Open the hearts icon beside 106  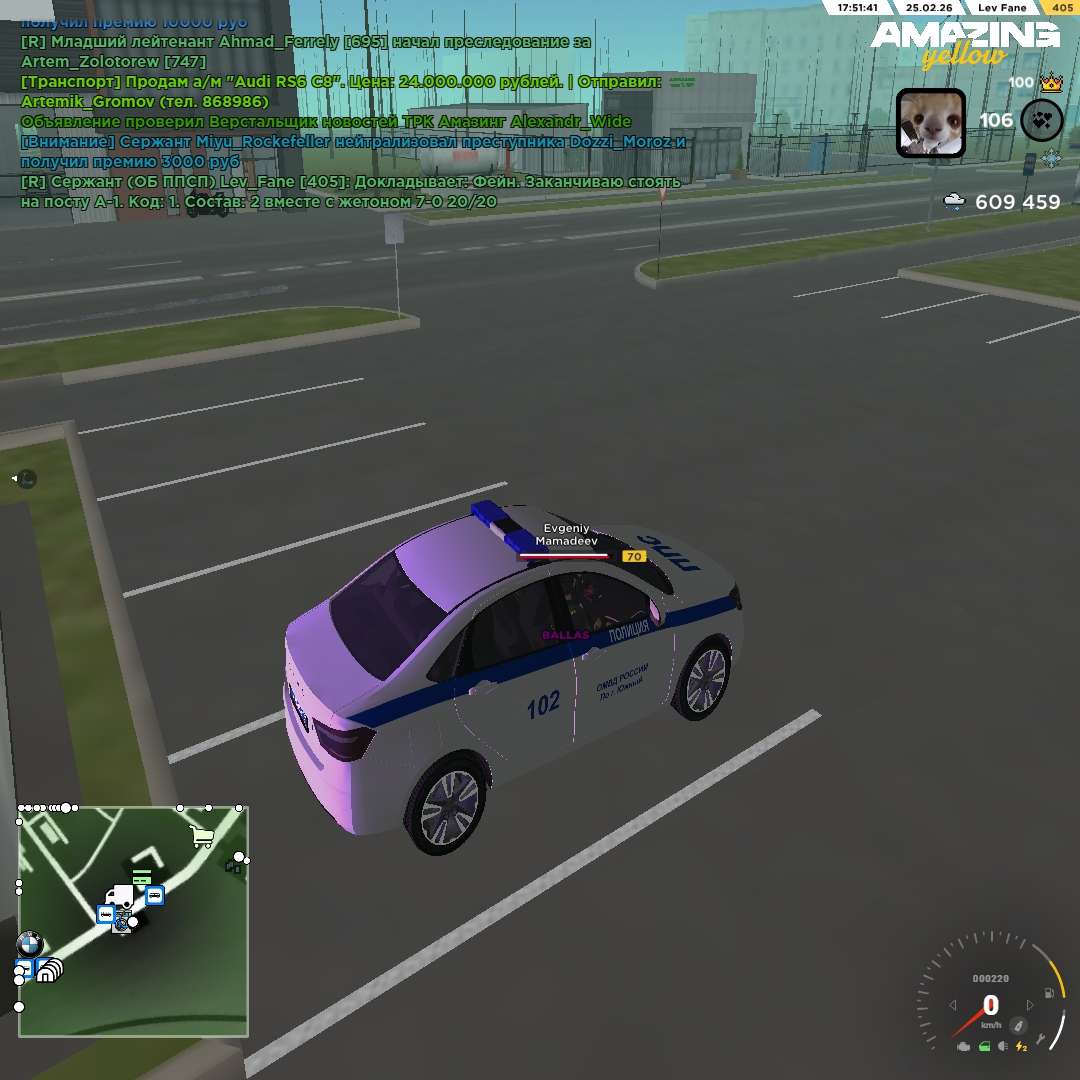tap(1041, 120)
